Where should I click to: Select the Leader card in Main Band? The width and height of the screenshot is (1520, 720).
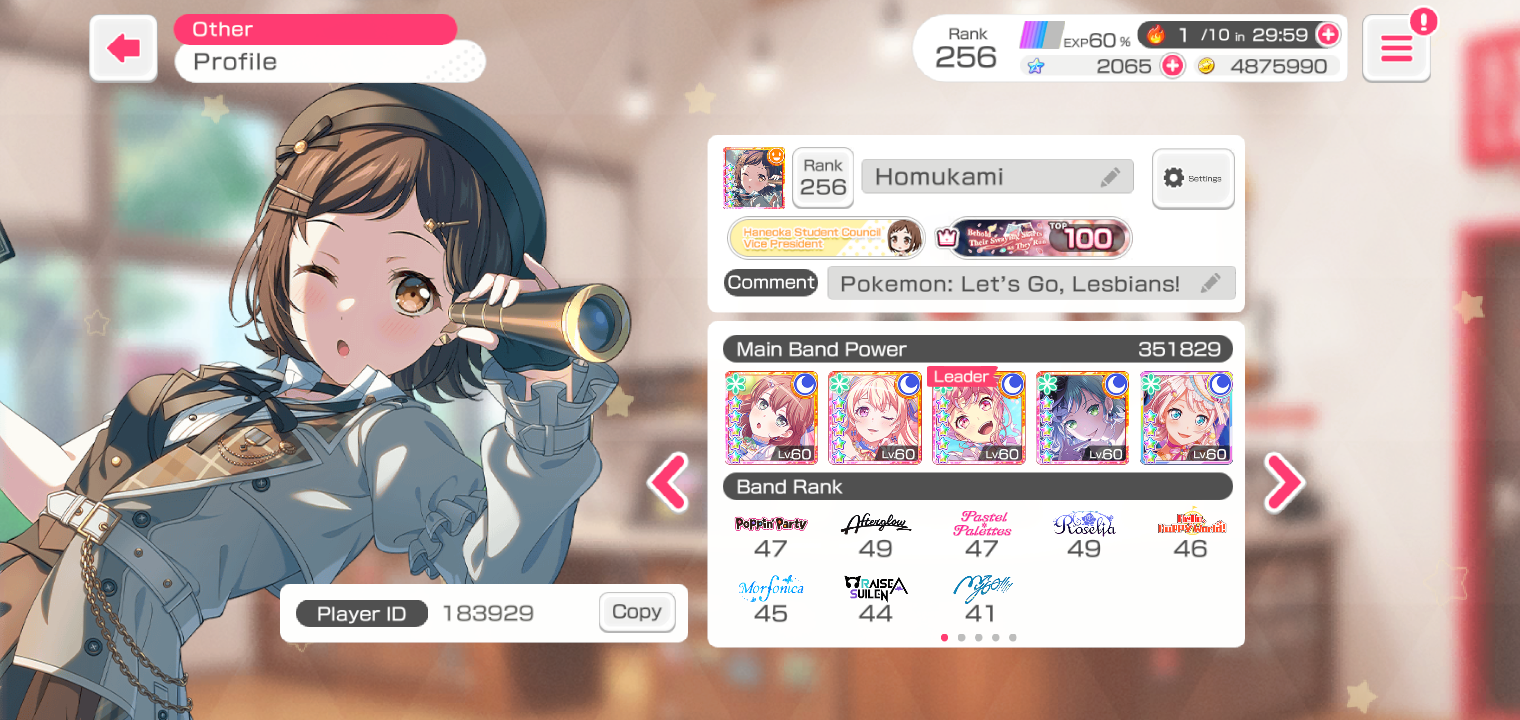[978, 418]
